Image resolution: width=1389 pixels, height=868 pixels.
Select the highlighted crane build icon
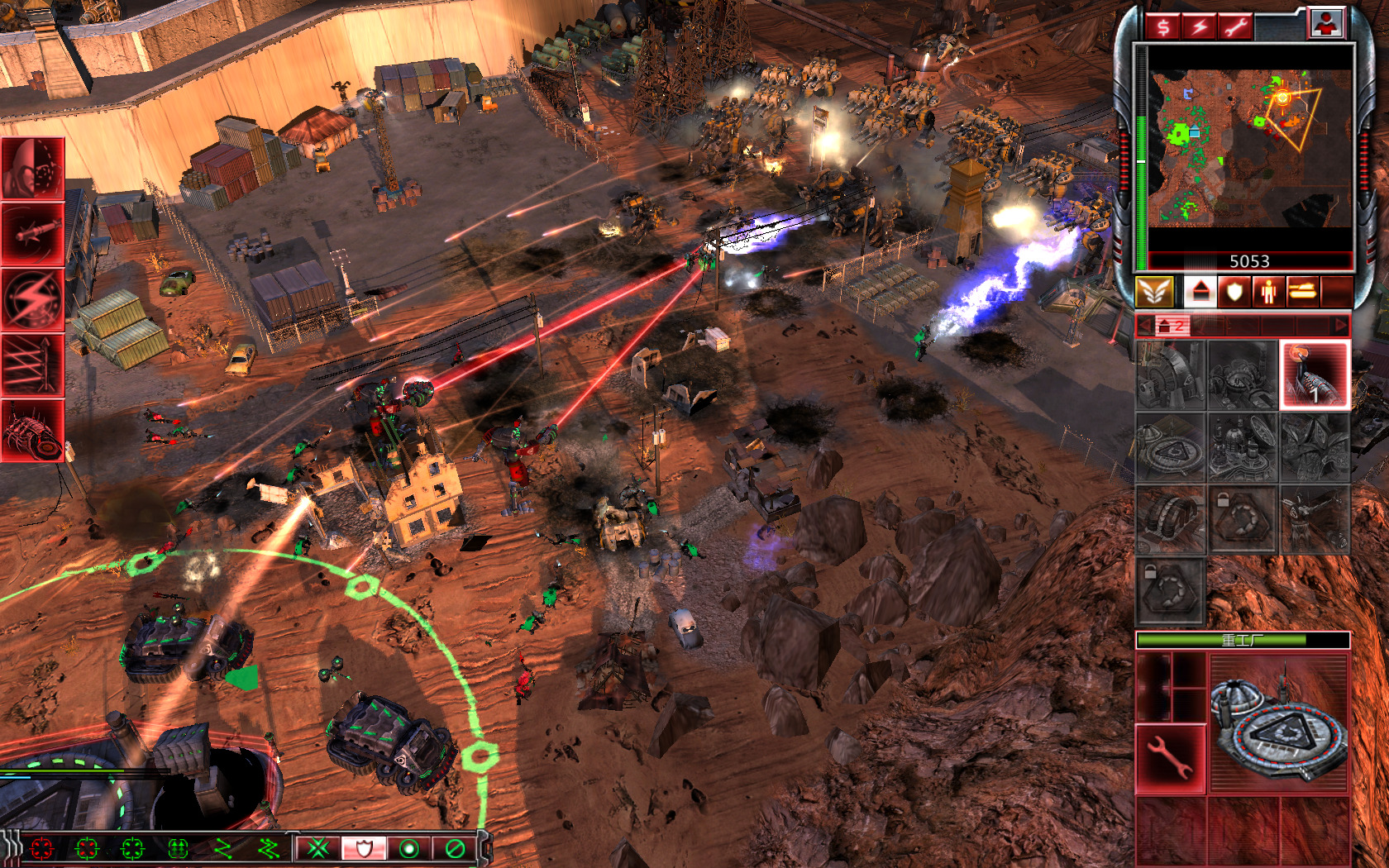click(x=1315, y=375)
